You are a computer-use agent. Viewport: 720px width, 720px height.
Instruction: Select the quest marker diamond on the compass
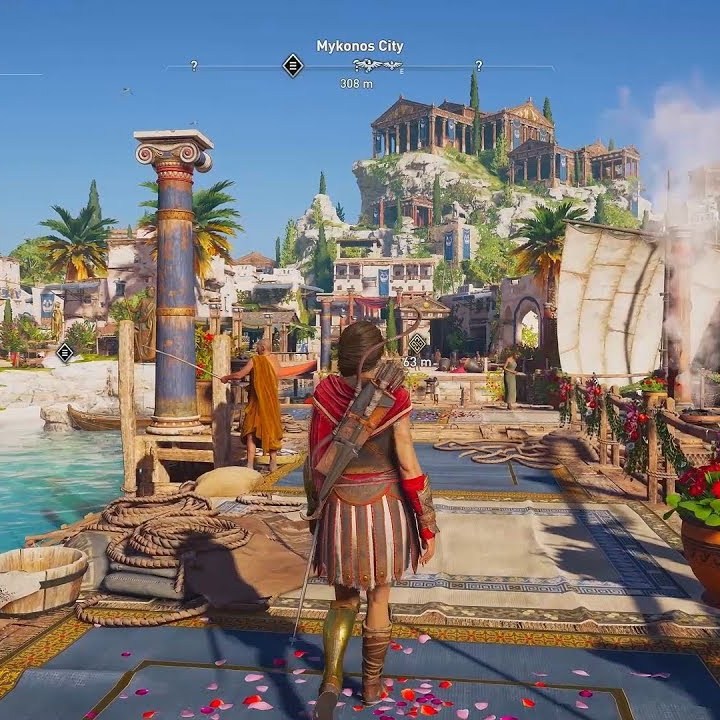pyautogui.click(x=293, y=66)
